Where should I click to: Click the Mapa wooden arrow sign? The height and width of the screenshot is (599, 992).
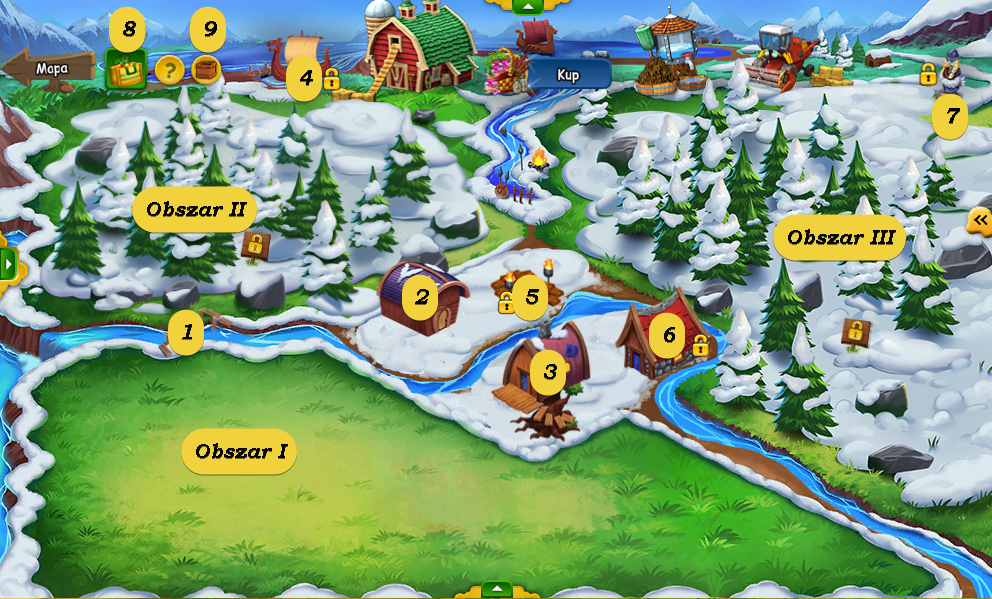point(48,69)
